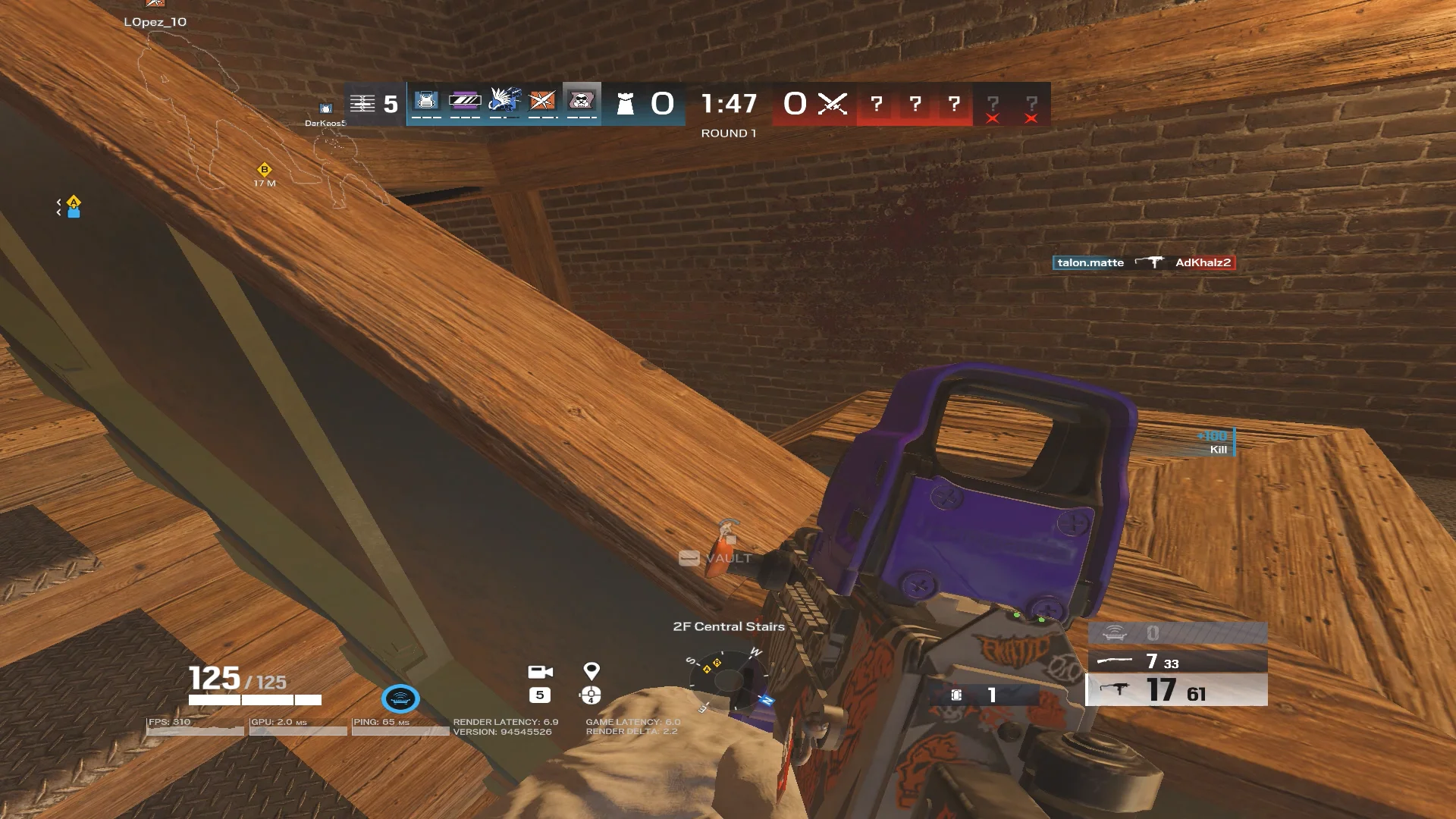Activate the location ping marker icon
The width and height of the screenshot is (1456, 819).
[591, 671]
